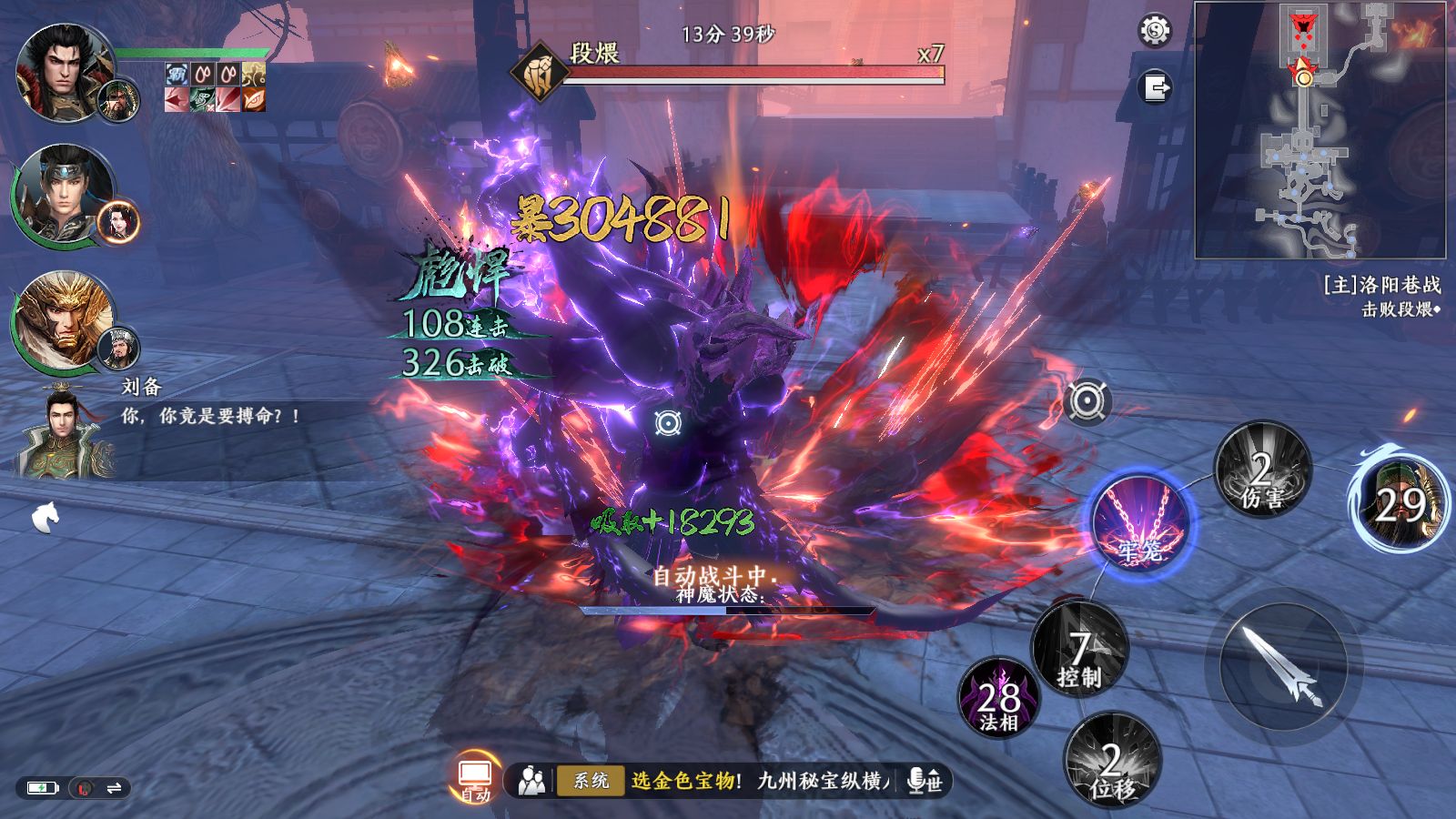Toggle the 自动 auto-battle button
This screenshot has height=819, width=1456.
[x=474, y=778]
